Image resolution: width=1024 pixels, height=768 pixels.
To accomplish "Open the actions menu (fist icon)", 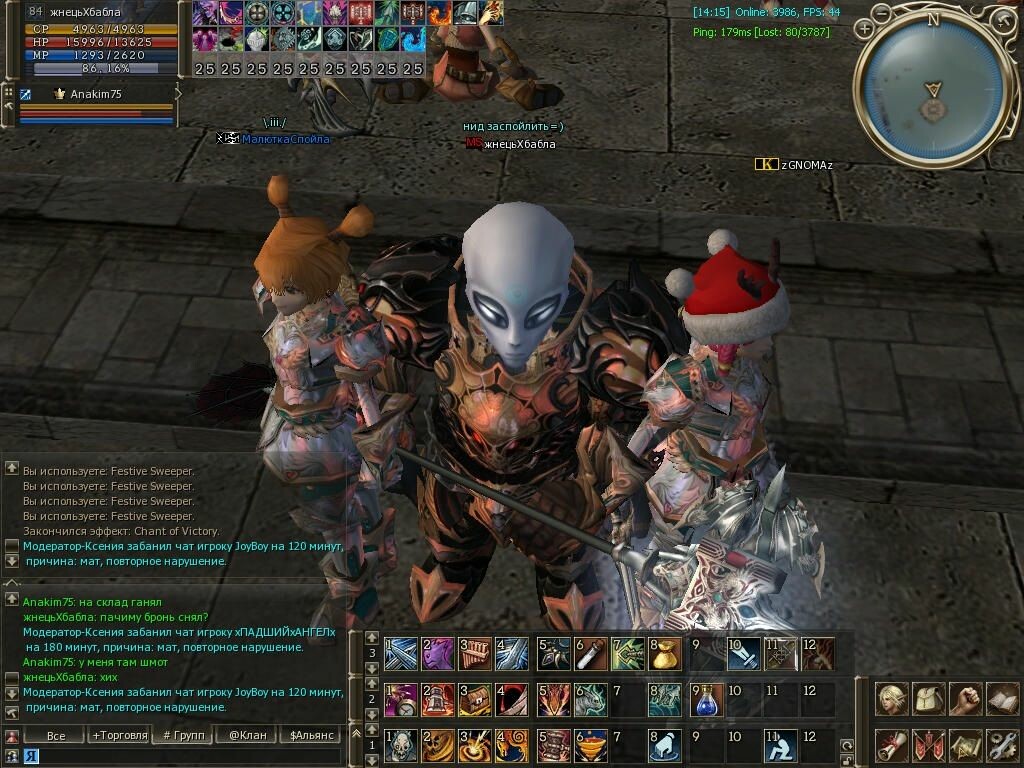I will coord(965,699).
